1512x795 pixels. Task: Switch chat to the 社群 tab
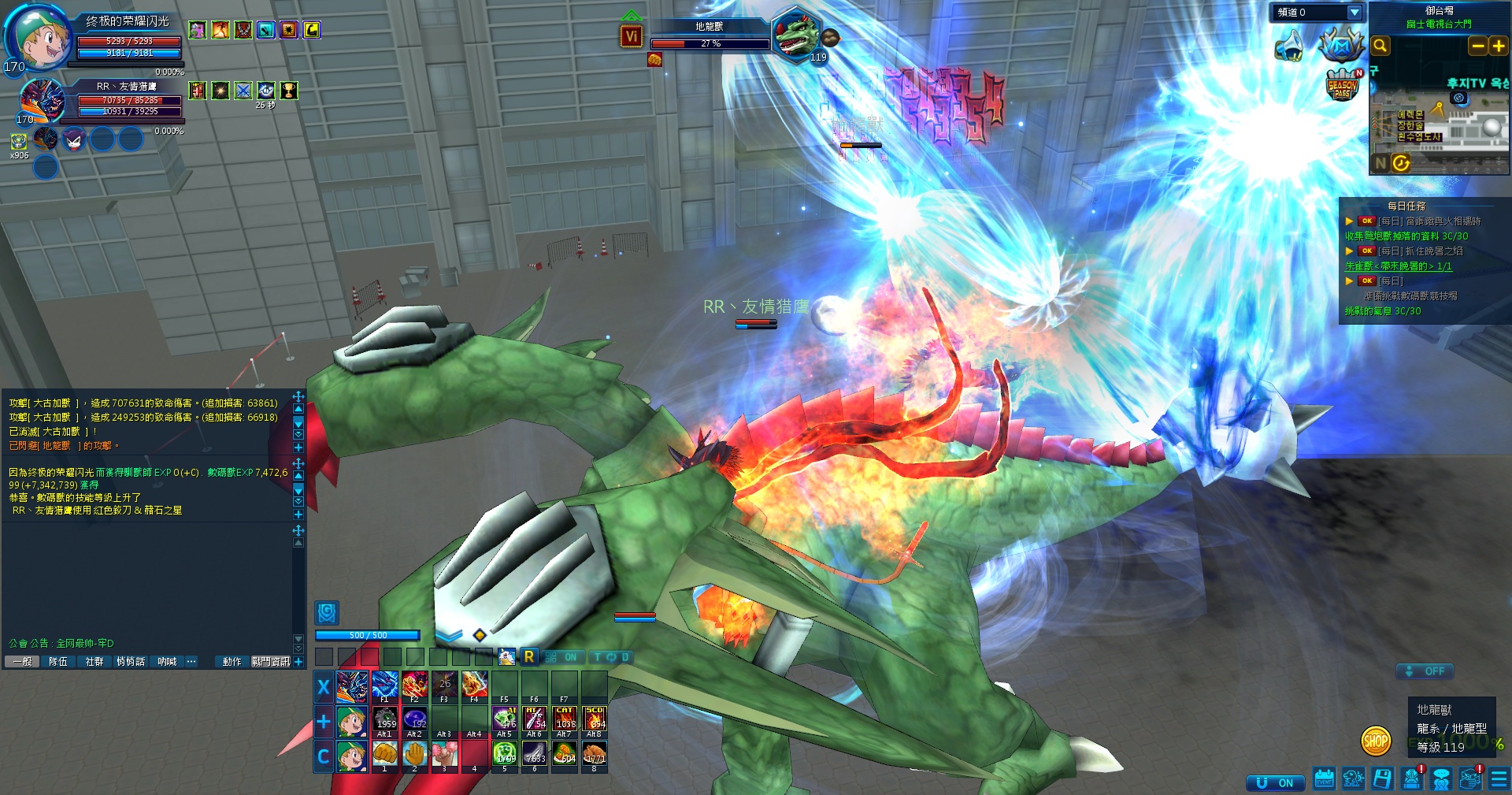[x=94, y=662]
